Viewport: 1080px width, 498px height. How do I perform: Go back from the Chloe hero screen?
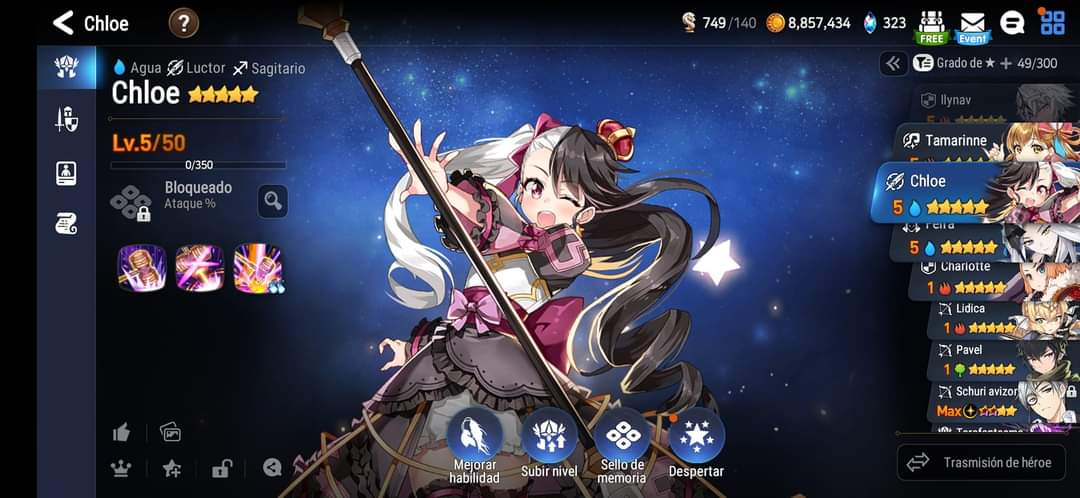click(x=64, y=22)
